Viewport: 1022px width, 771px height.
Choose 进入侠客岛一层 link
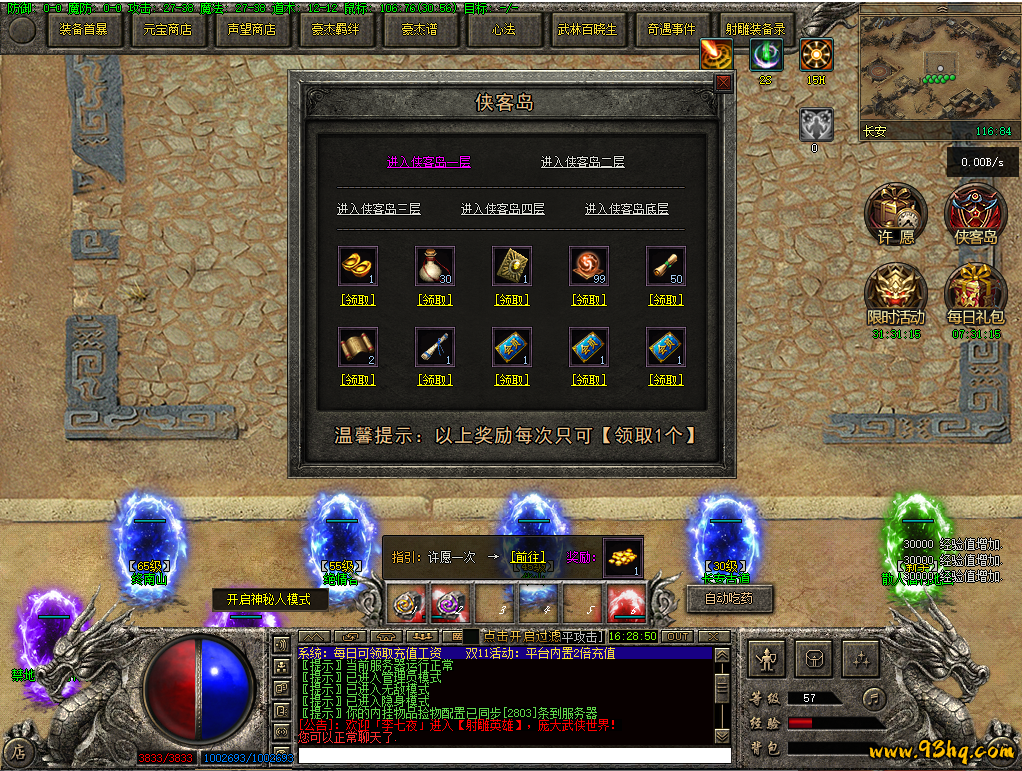(428, 162)
